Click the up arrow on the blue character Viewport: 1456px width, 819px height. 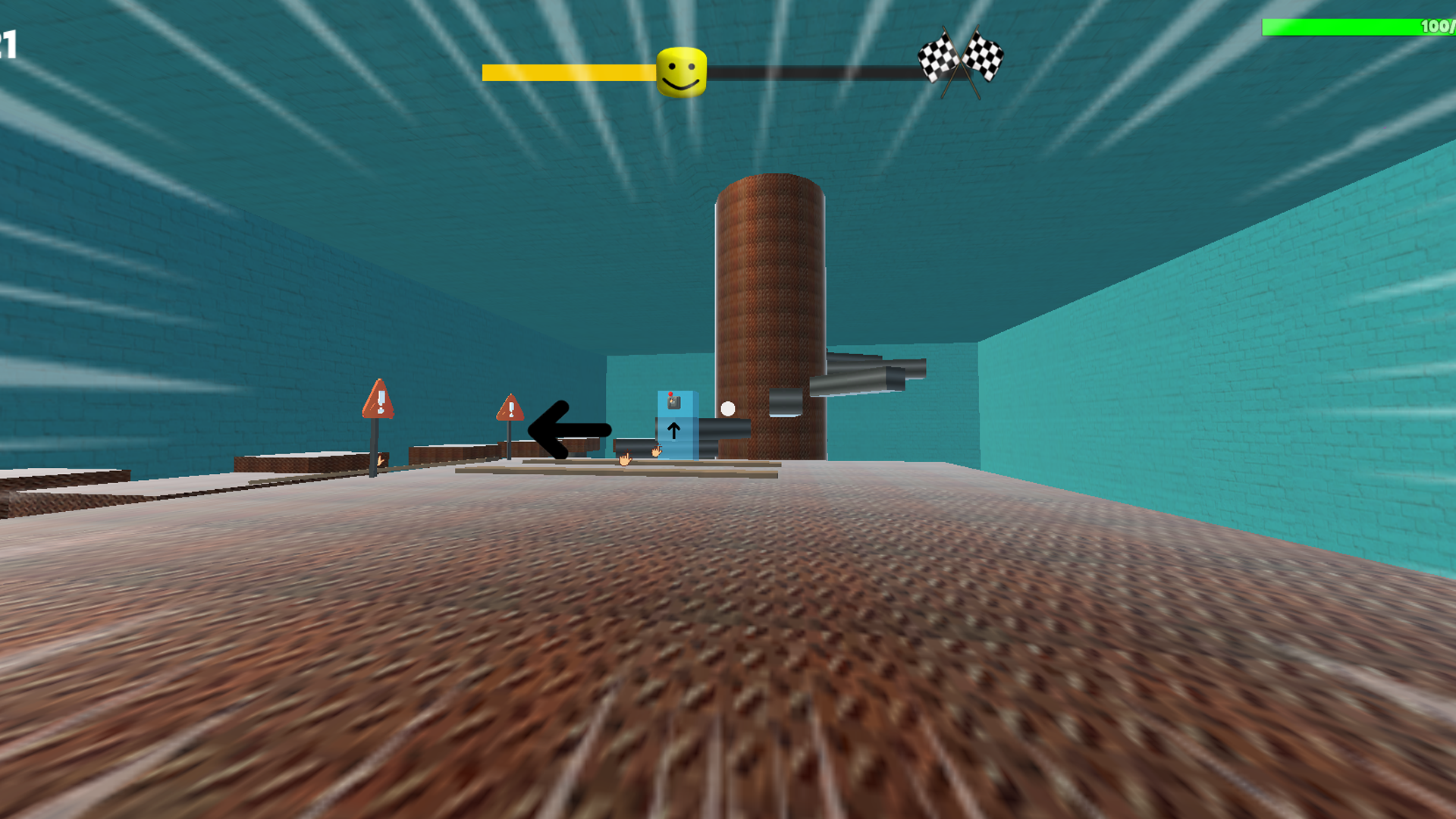click(673, 431)
